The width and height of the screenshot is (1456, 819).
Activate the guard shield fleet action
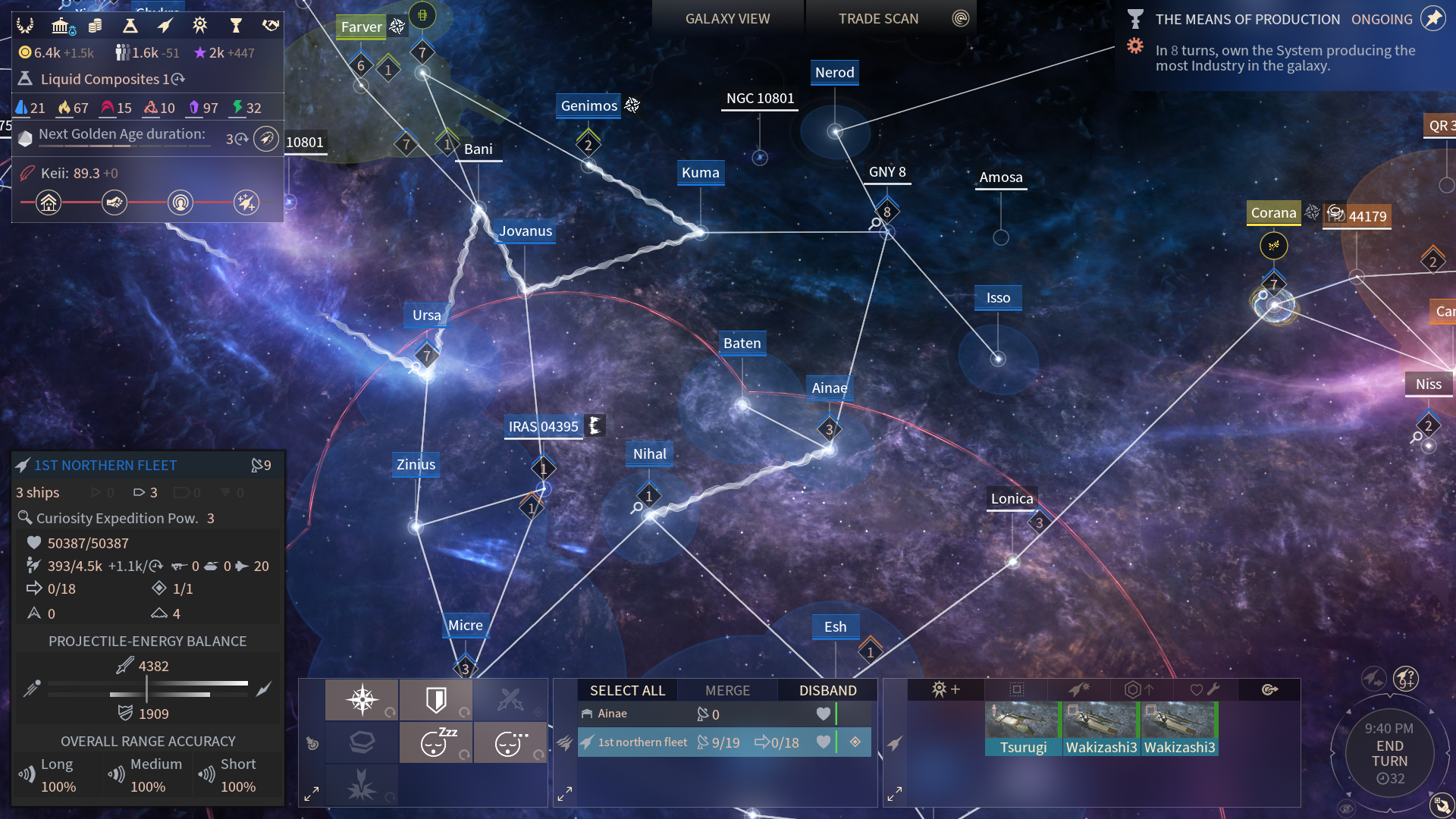pos(436,699)
